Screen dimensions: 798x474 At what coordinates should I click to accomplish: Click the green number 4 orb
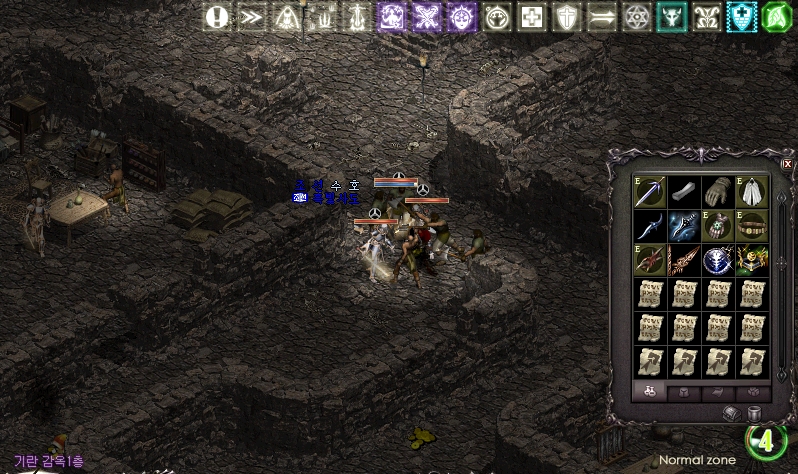766,441
